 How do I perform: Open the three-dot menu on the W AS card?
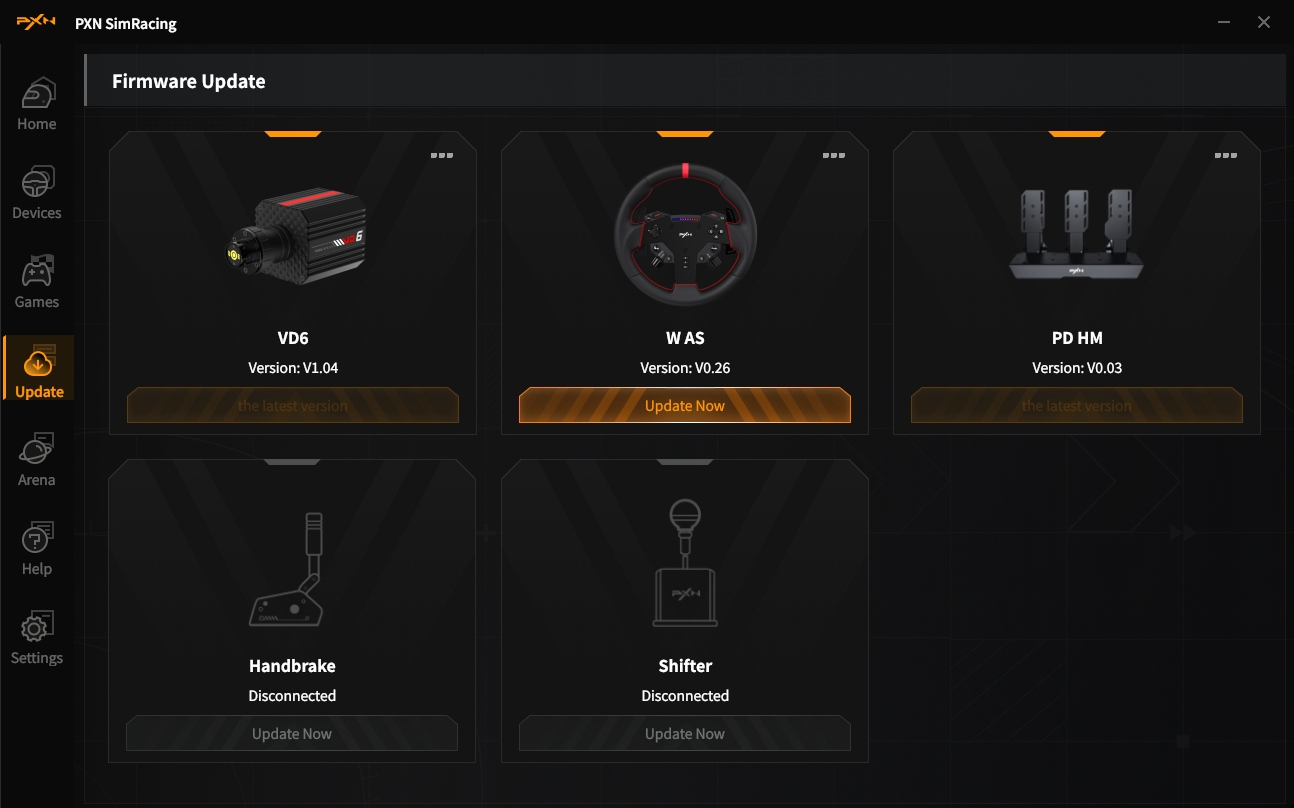834,156
